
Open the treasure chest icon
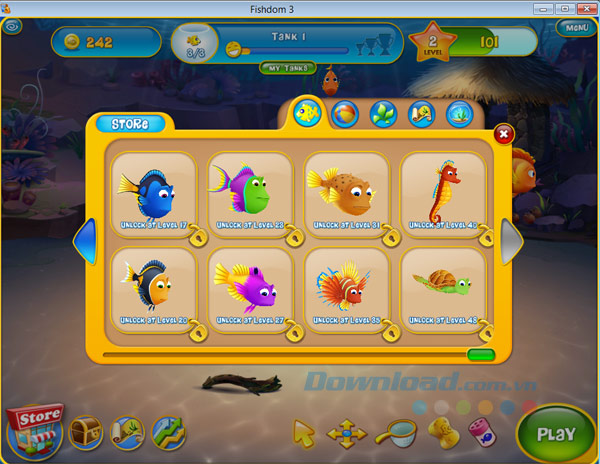pyautogui.click(x=86, y=432)
